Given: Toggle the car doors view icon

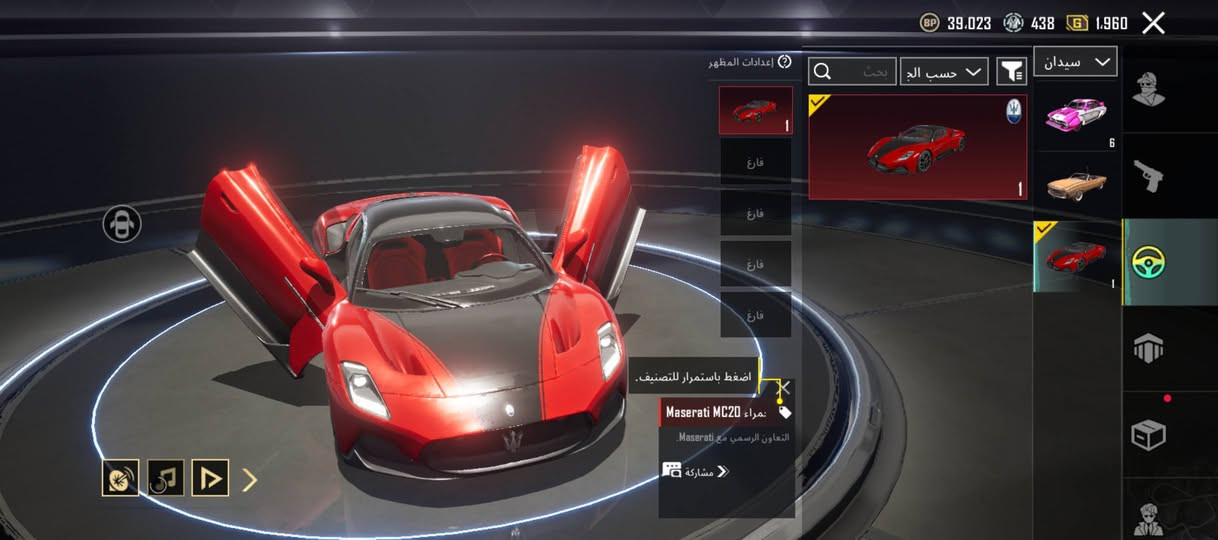Looking at the screenshot, I should click(122, 224).
